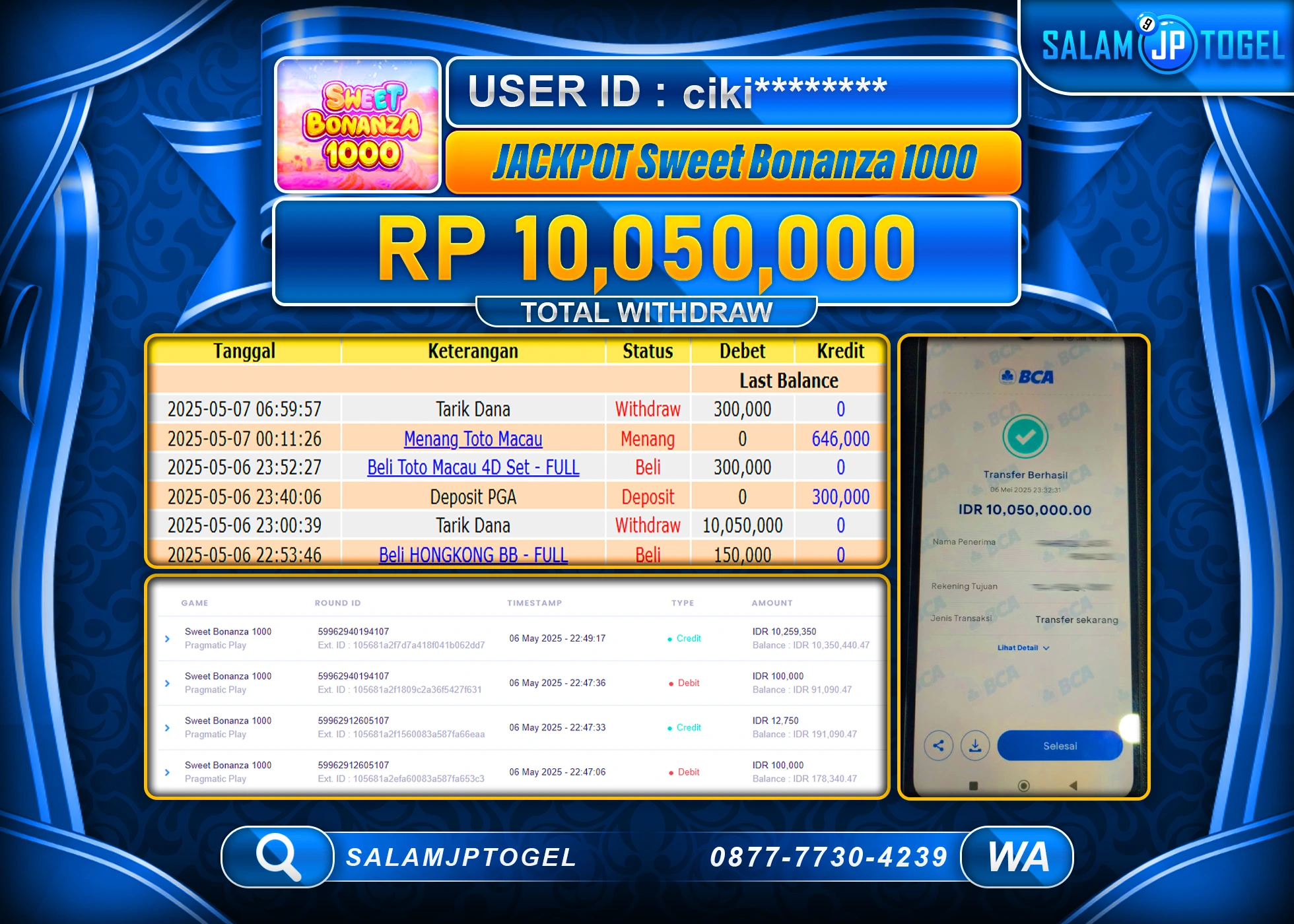Image resolution: width=1294 pixels, height=924 pixels.
Task: Click the Beli HONGKONG BB FULL link
Action: coord(473,554)
